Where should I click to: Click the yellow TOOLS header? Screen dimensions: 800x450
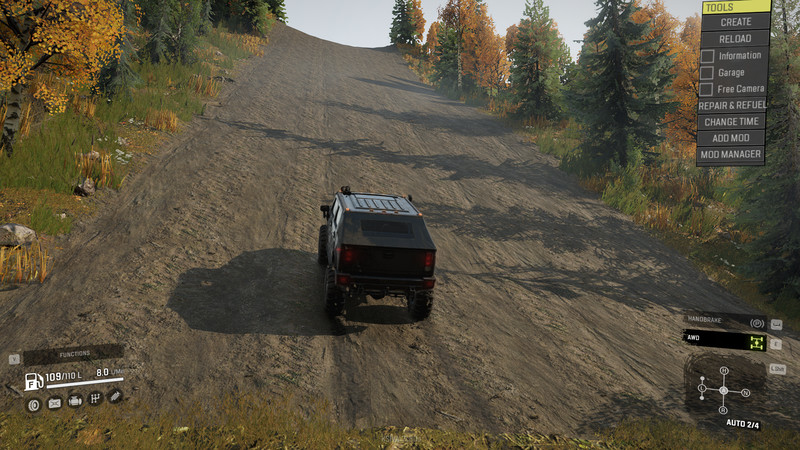(x=735, y=7)
